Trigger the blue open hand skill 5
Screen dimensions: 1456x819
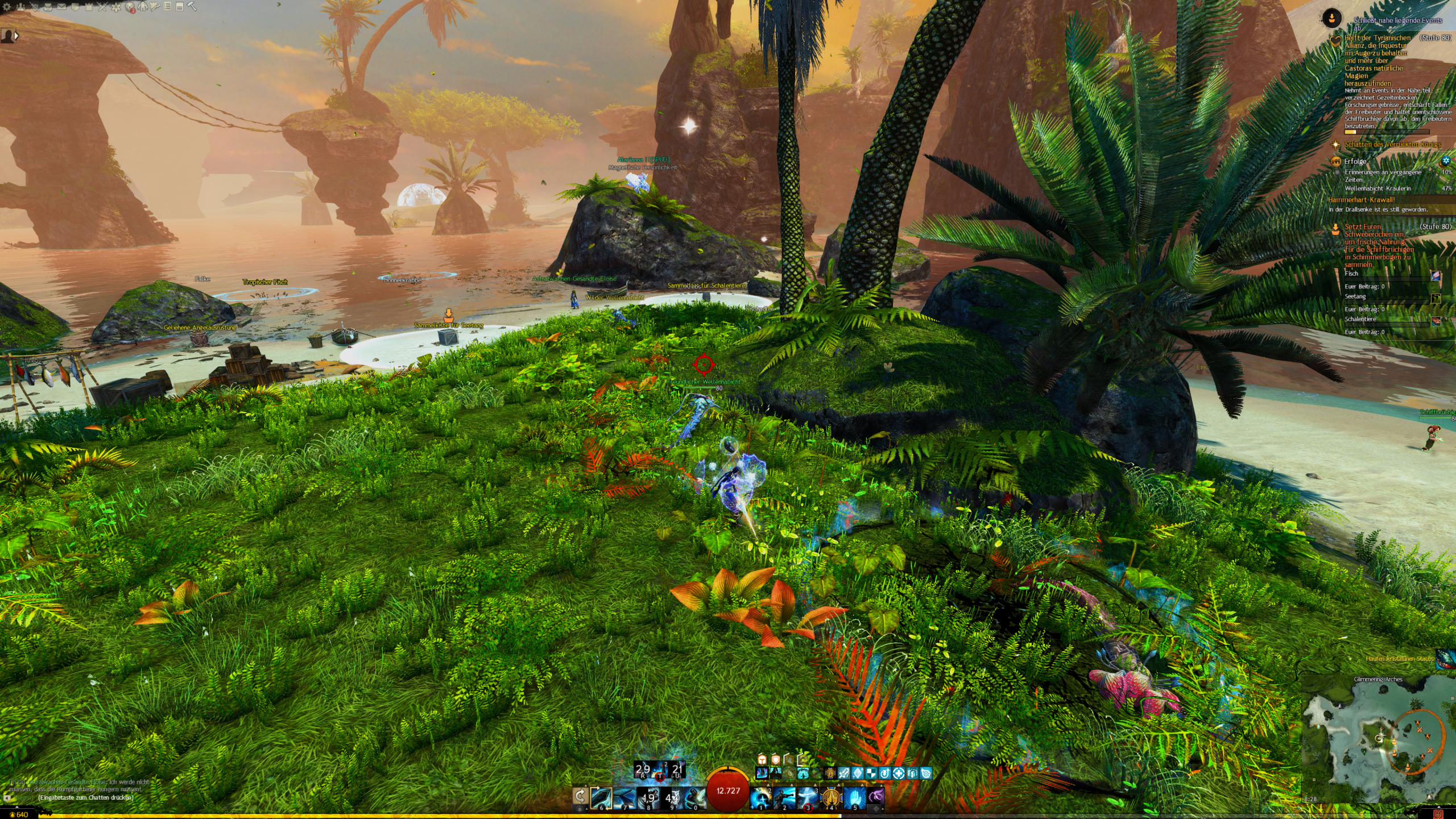pos(854,797)
